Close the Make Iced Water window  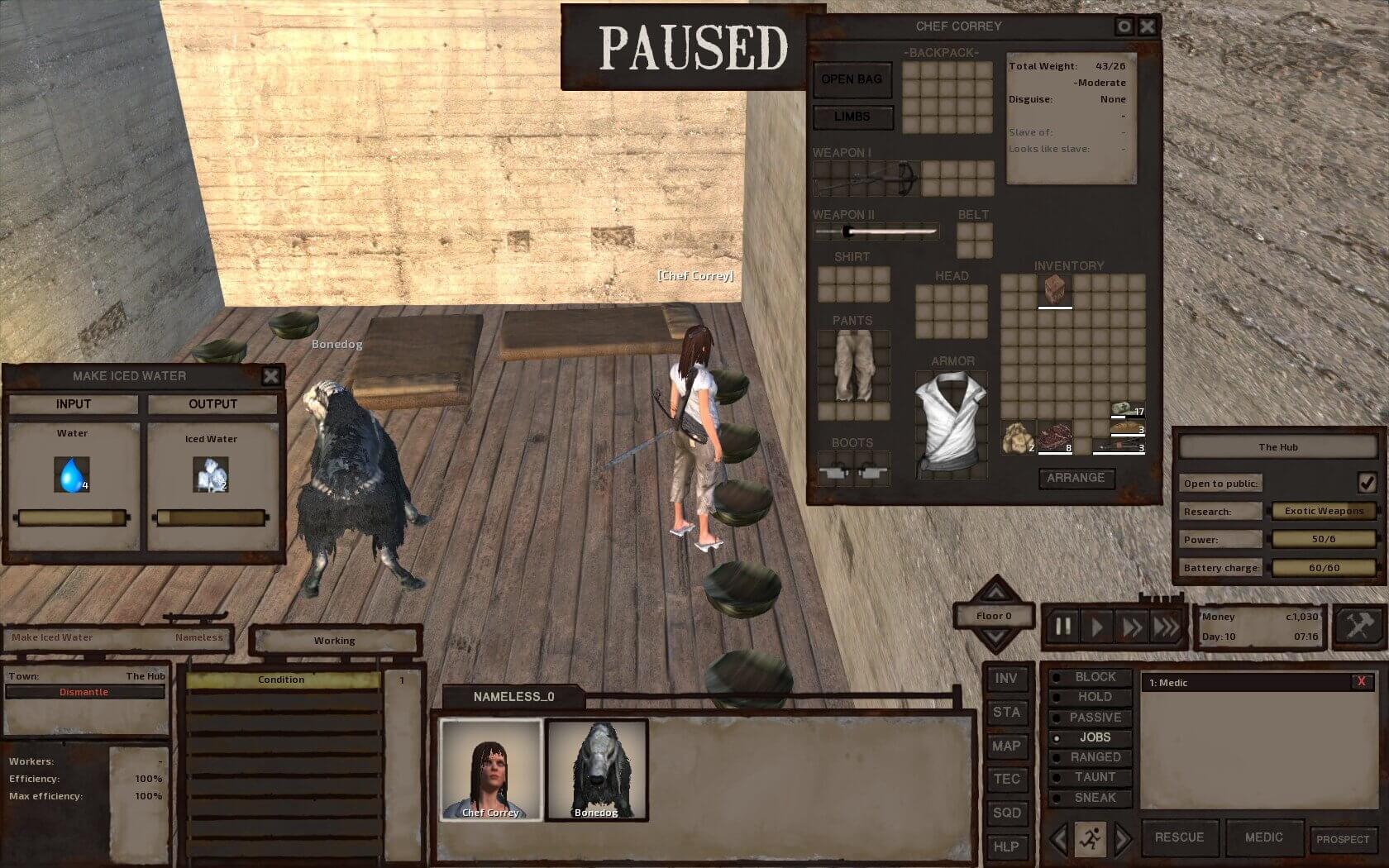click(270, 377)
